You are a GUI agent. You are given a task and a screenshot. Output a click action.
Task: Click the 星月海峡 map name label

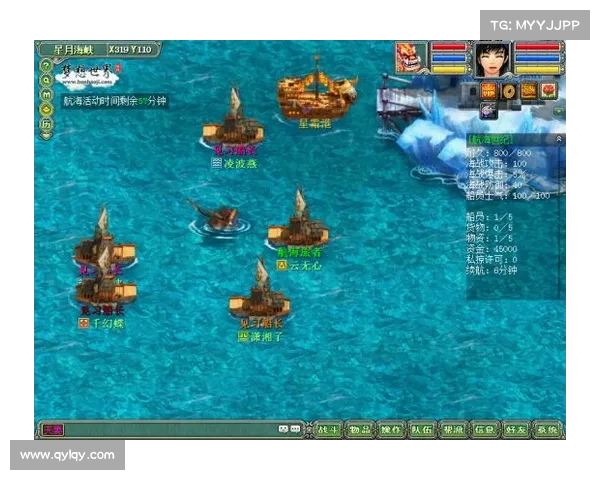coord(74,49)
